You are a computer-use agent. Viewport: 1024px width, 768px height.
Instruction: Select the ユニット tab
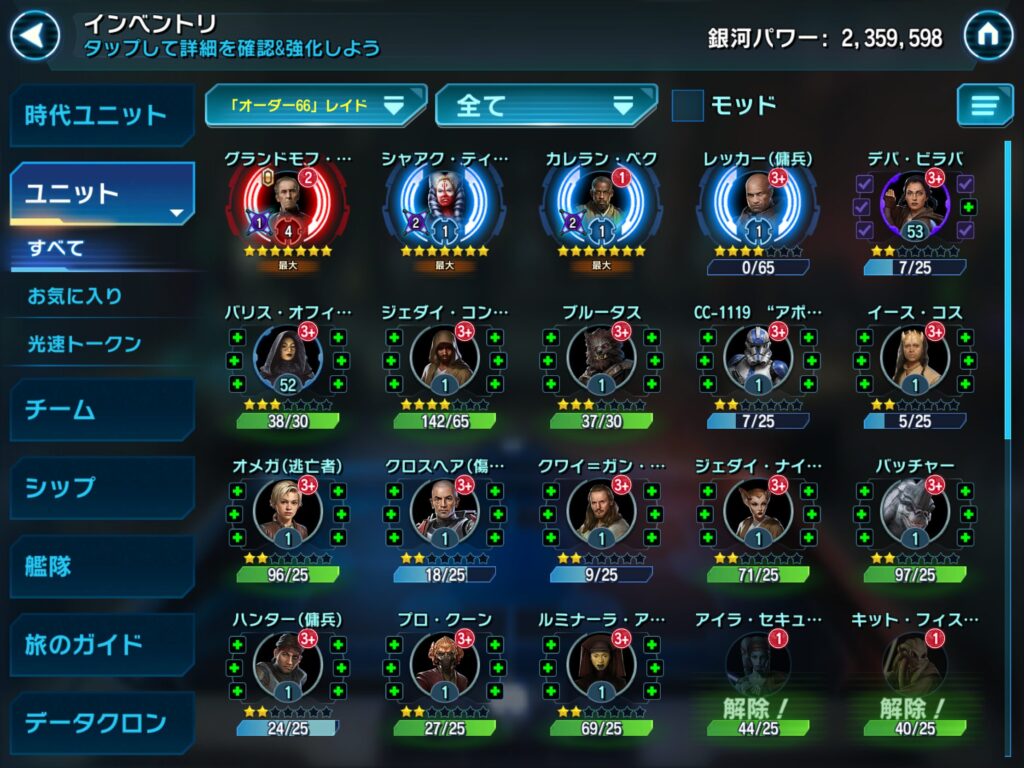pos(101,193)
